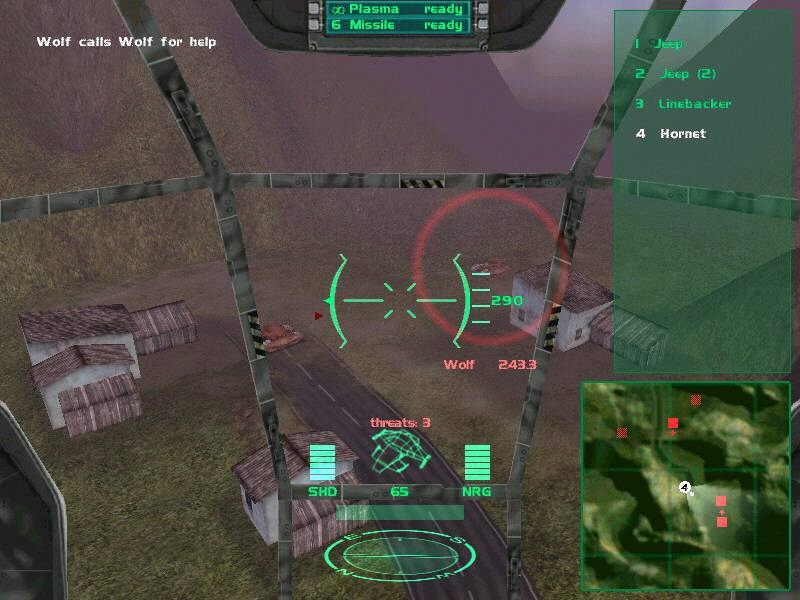Screen dimensions: 800x600
Task: Pick the Hornet unit from the list
Action: [683, 134]
